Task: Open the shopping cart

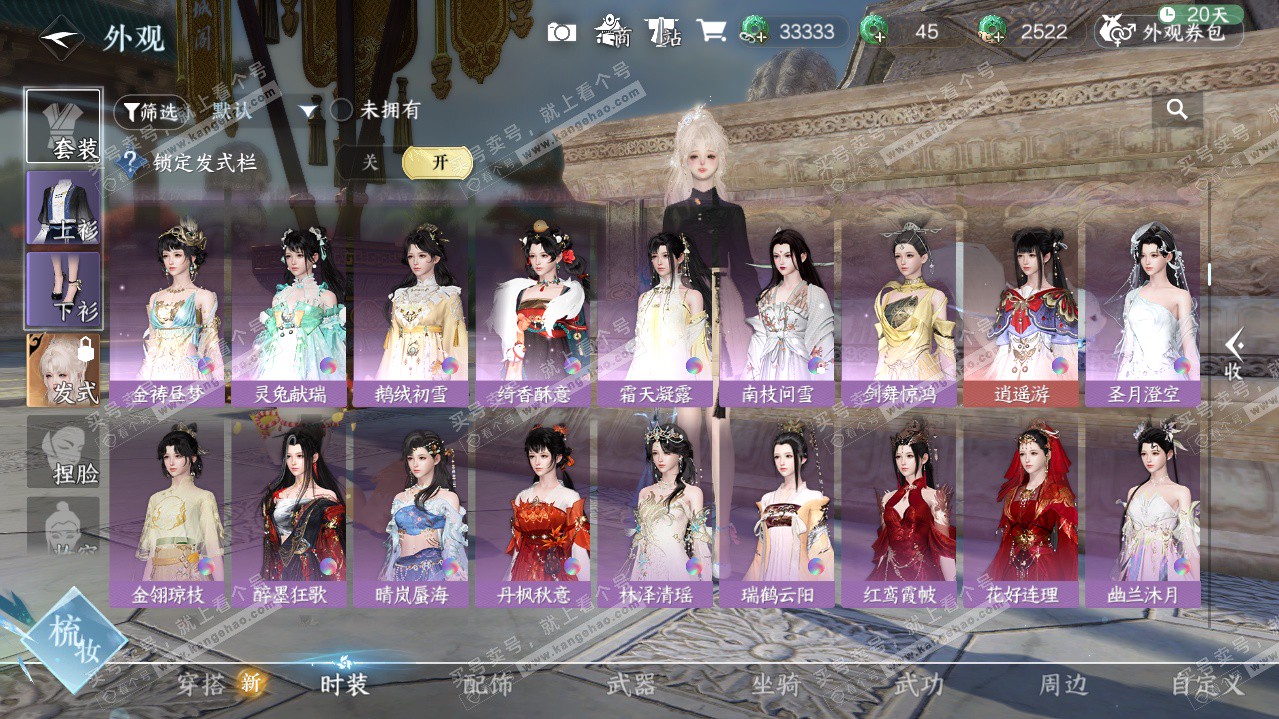Action: point(711,31)
